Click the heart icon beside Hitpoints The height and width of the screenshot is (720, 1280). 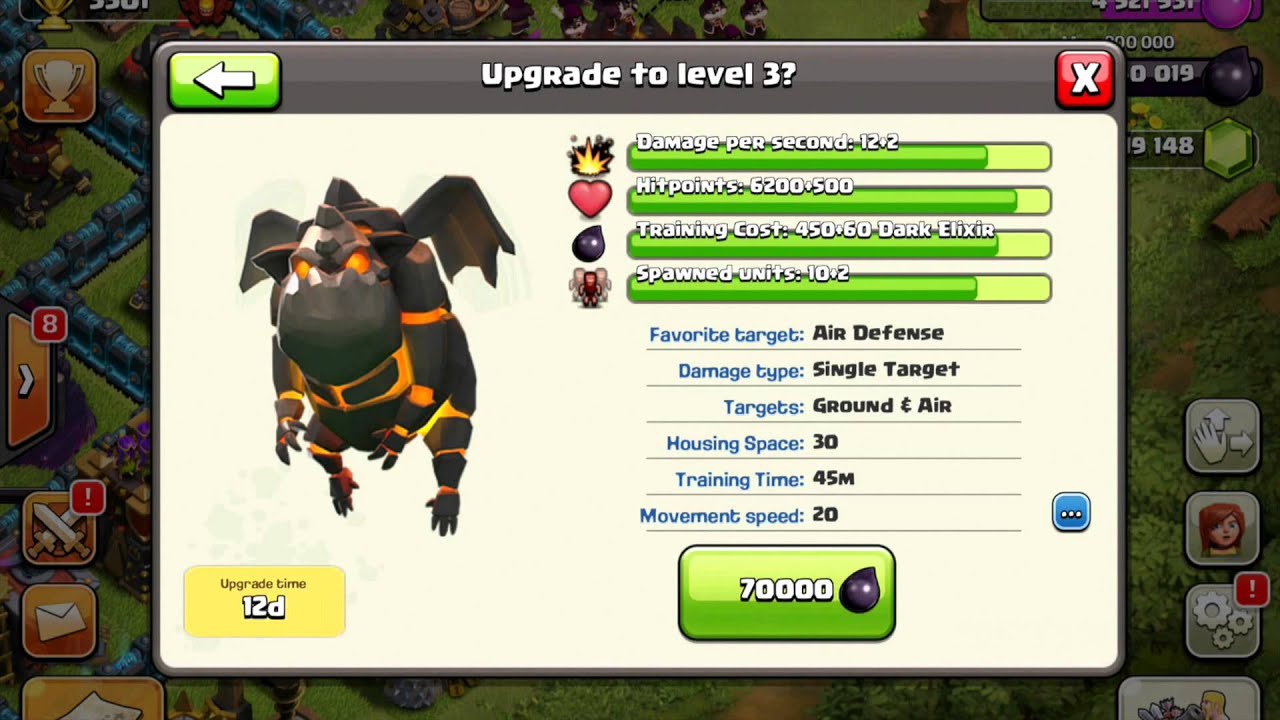point(589,198)
